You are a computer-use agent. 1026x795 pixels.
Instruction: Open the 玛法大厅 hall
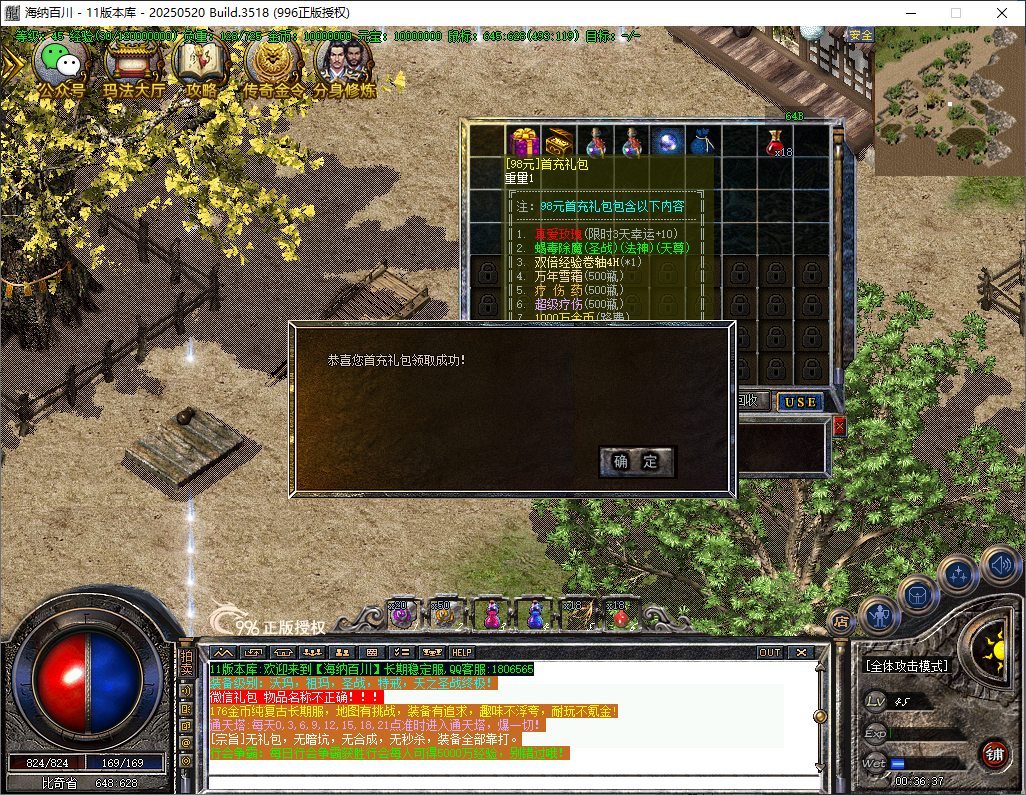(x=134, y=64)
